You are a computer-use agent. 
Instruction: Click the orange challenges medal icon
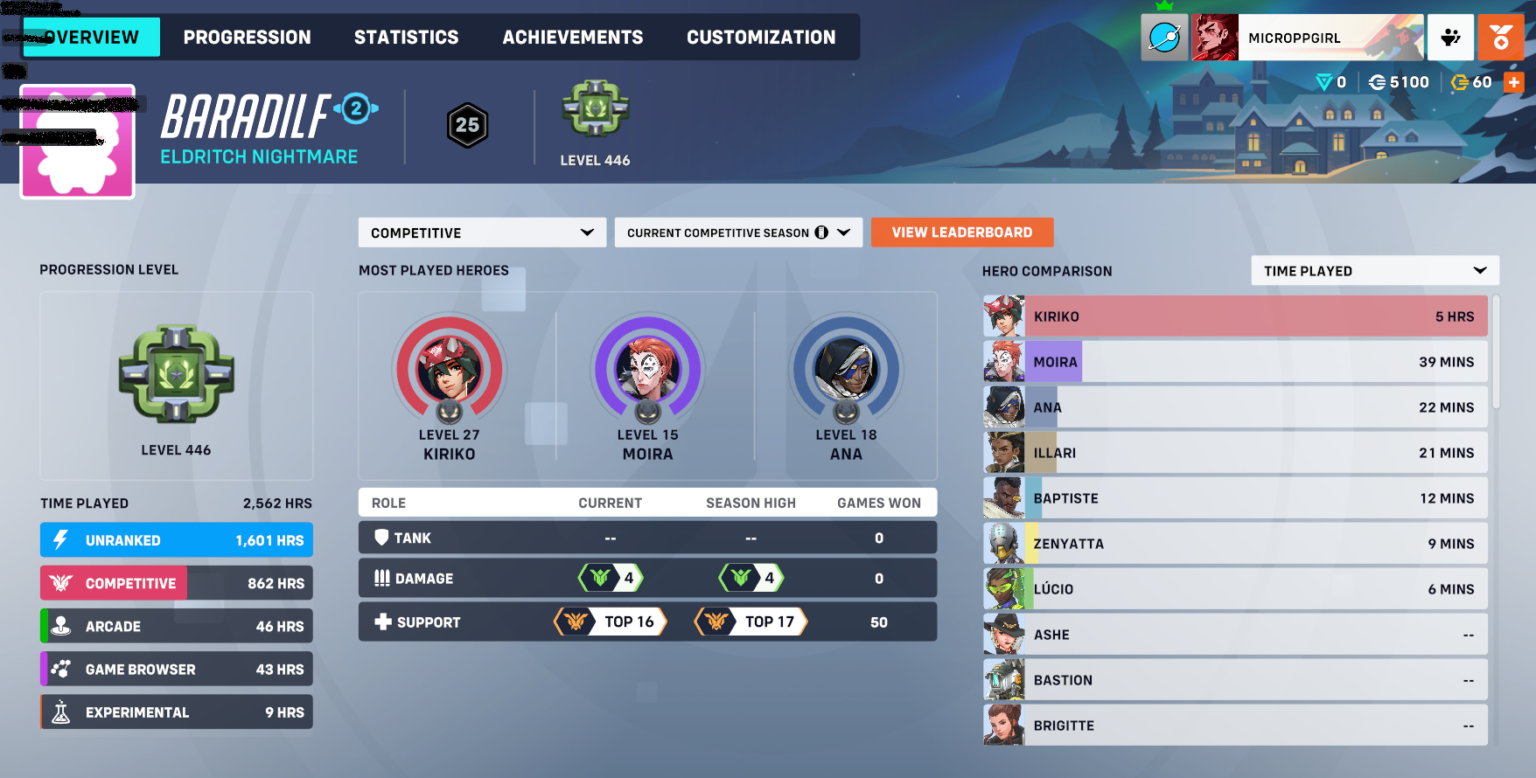point(1501,36)
